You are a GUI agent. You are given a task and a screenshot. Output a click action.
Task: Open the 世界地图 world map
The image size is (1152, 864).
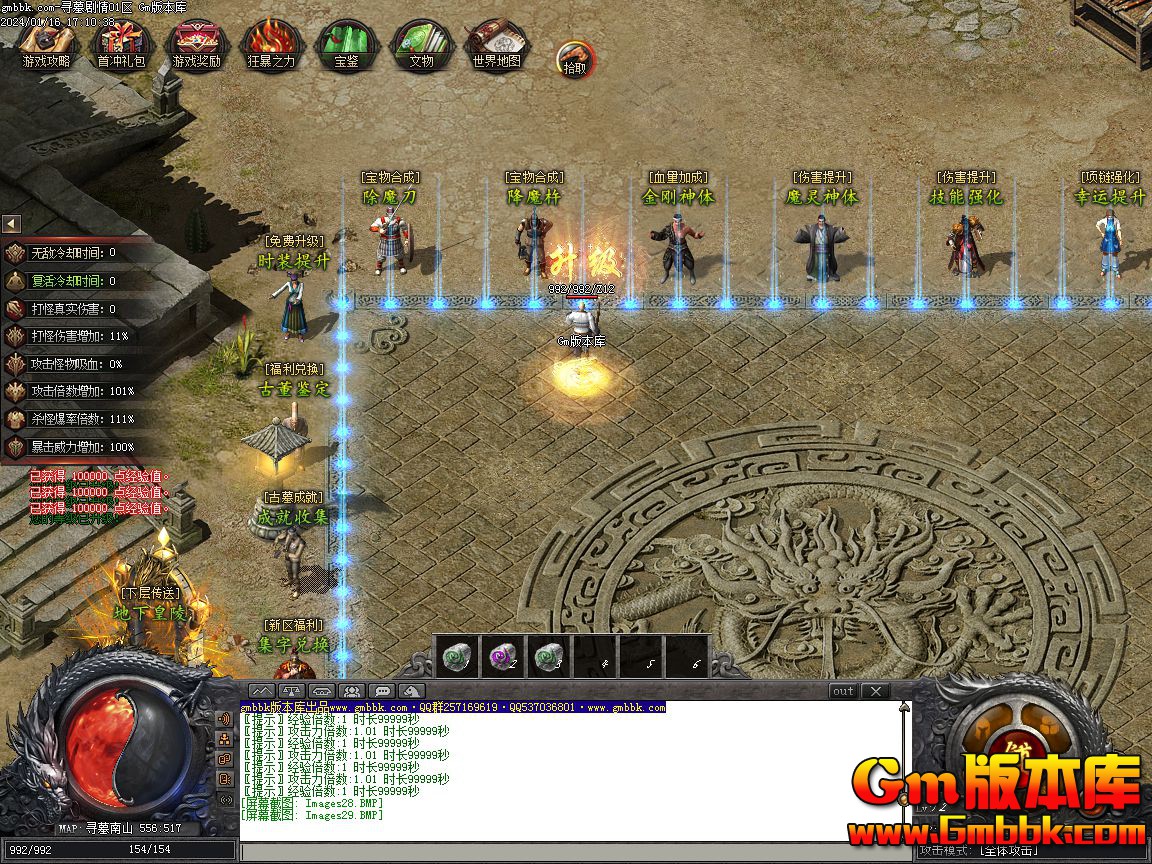[x=496, y=45]
